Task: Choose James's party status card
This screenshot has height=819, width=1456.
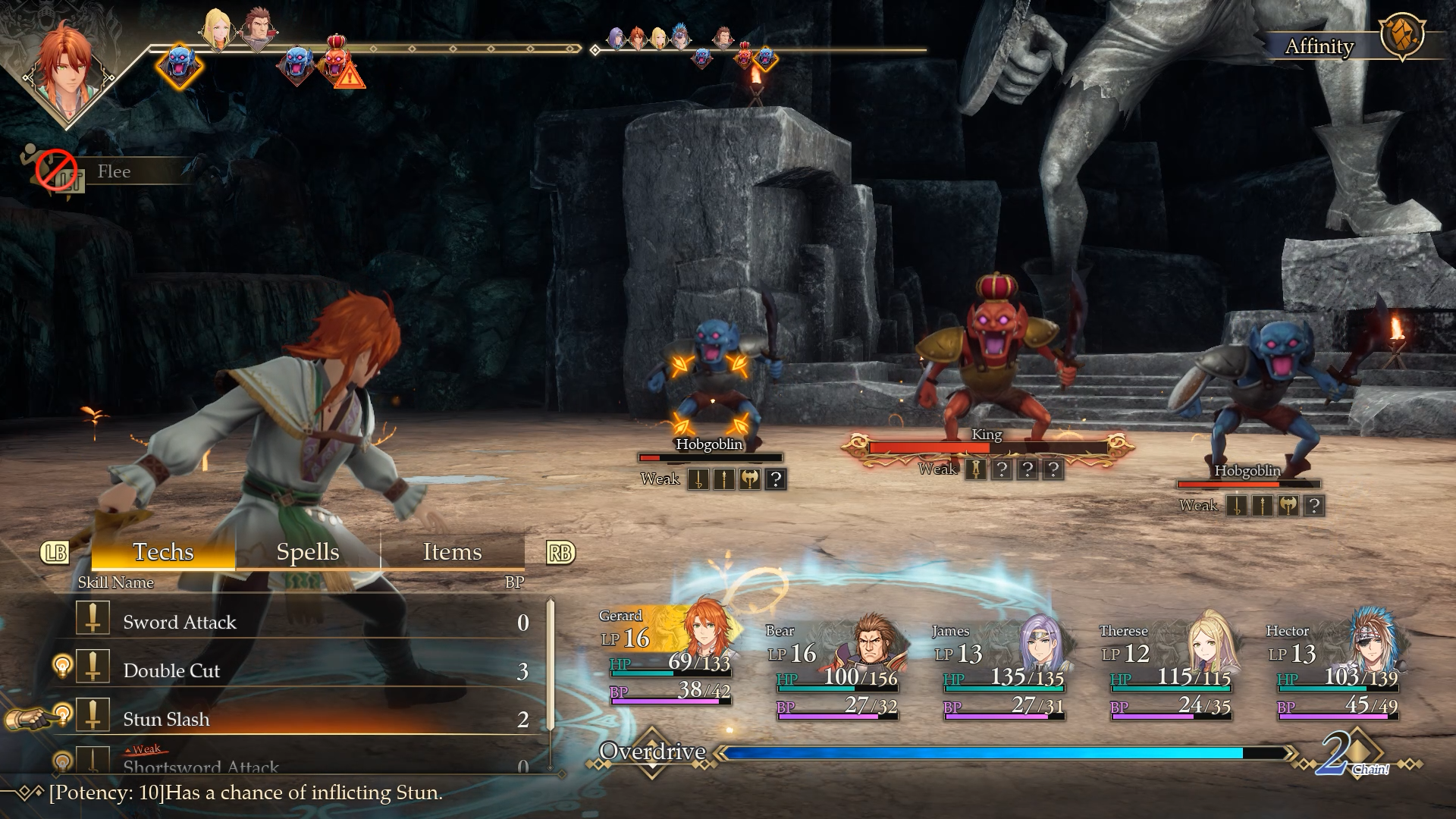Action: tap(1001, 667)
